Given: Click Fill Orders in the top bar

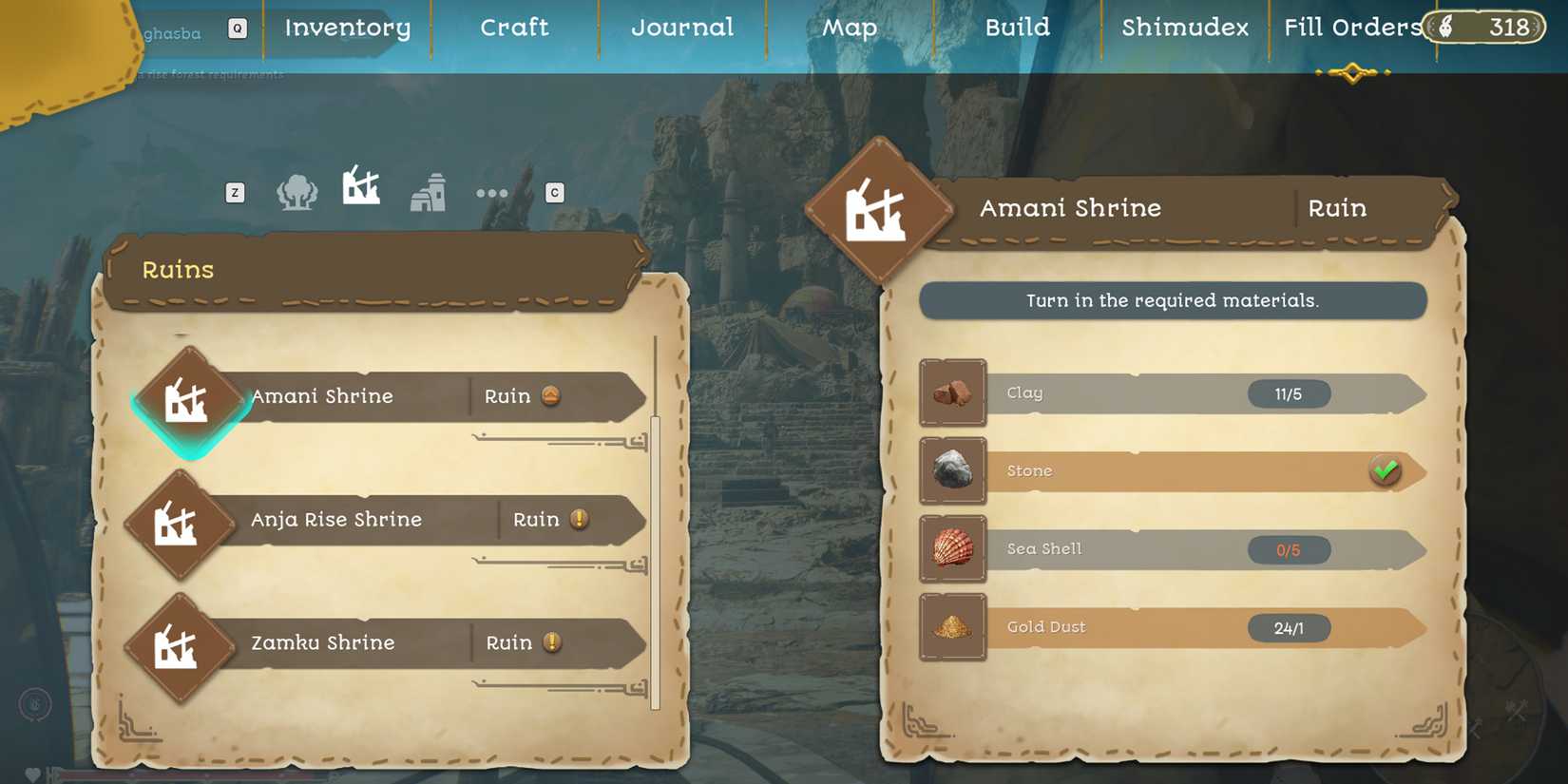Looking at the screenshot, I should point(1350,27).
